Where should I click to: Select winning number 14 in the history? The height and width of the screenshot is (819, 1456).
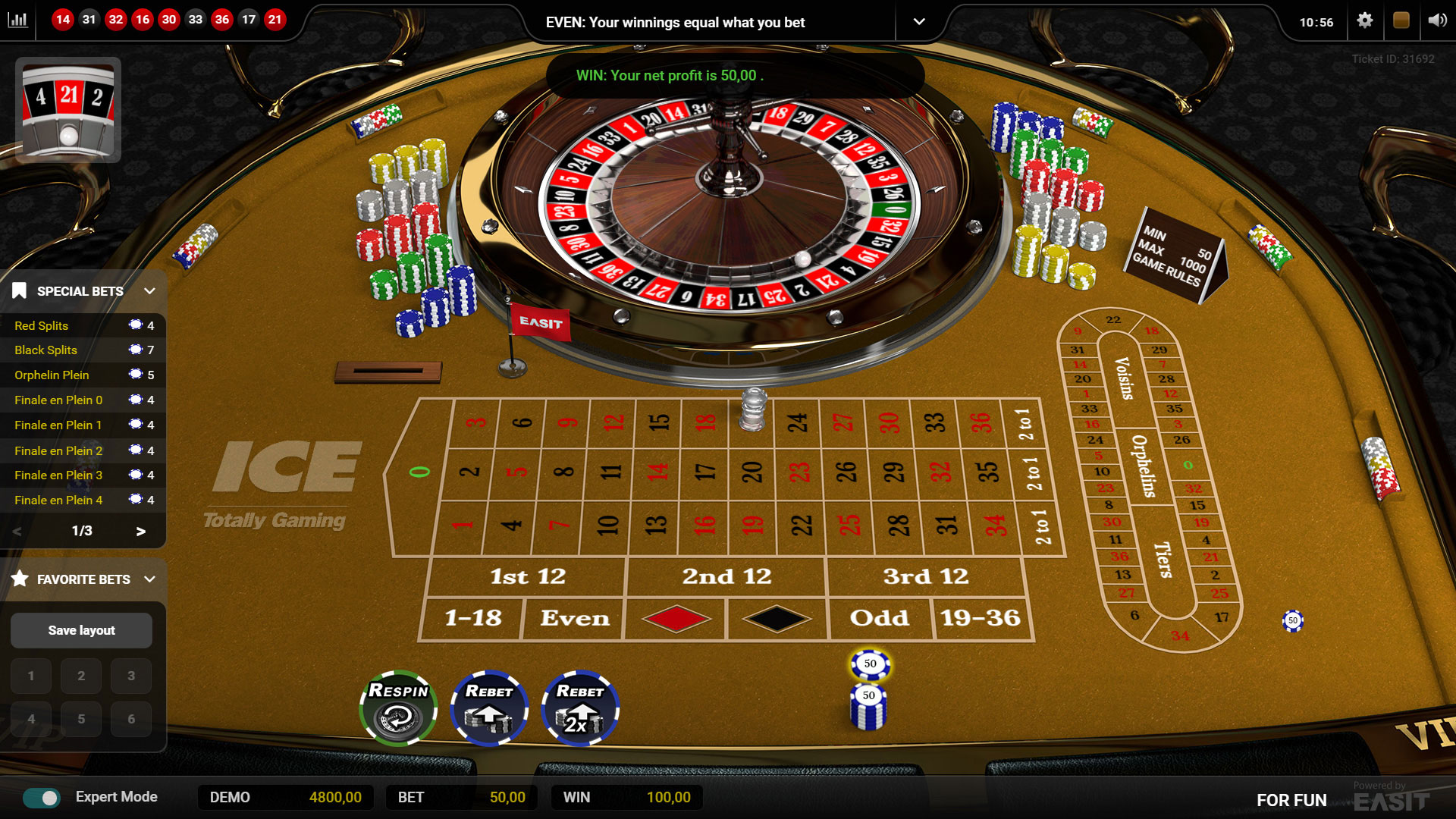pos(63,20)
